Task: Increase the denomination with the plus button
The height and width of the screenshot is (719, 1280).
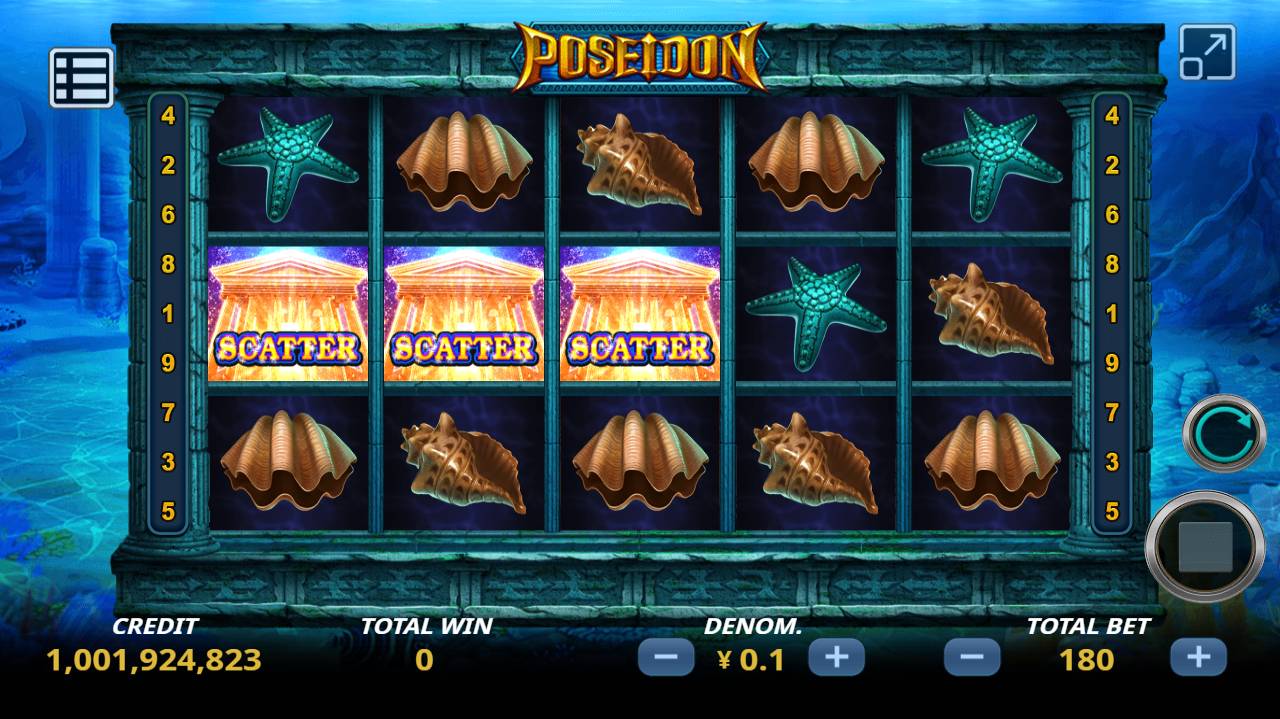Action: pyautogui.click(x=836, y=658)
